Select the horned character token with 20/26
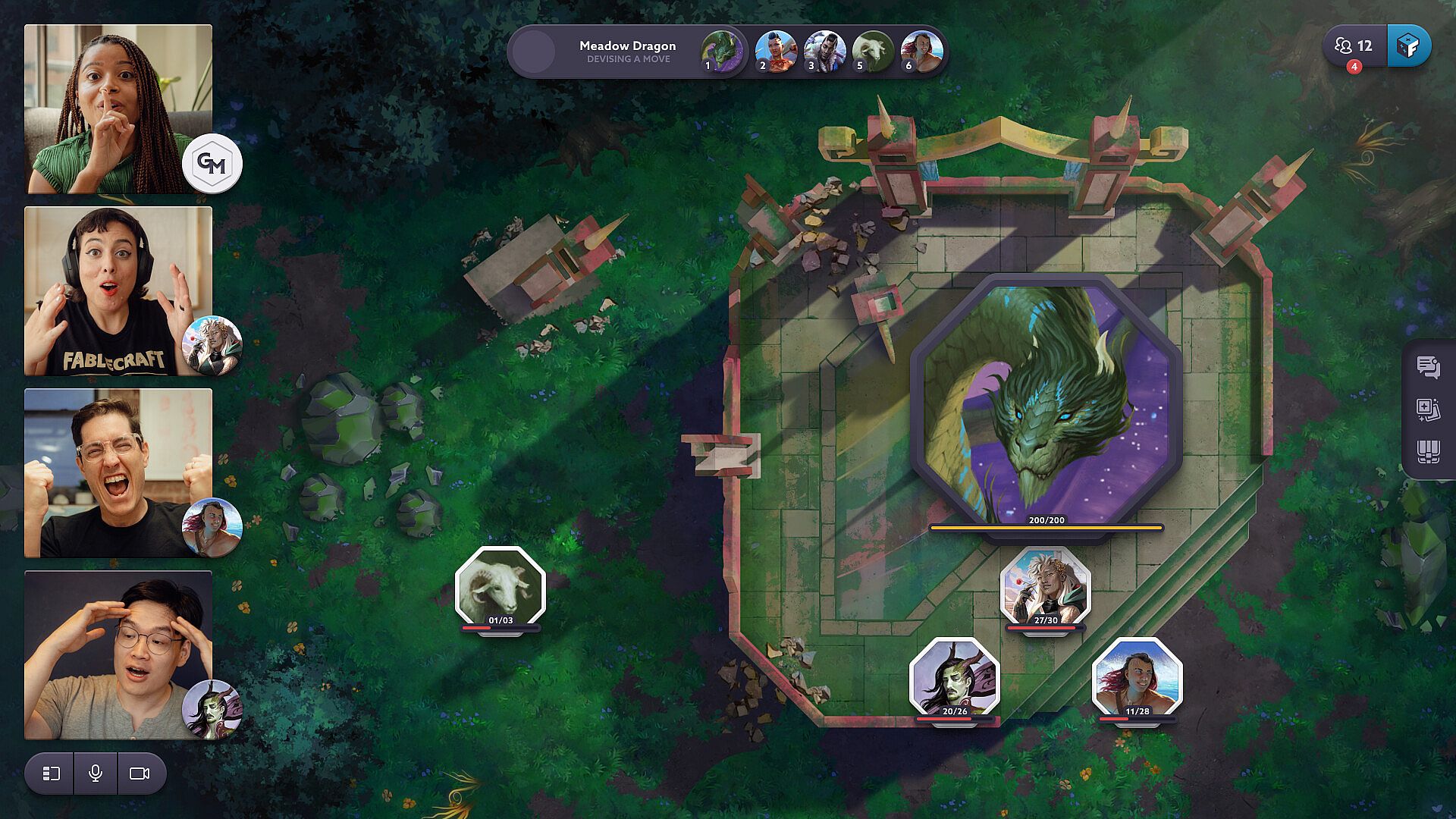Viewport: 1456px width, 819px height. tap(955, 677)
